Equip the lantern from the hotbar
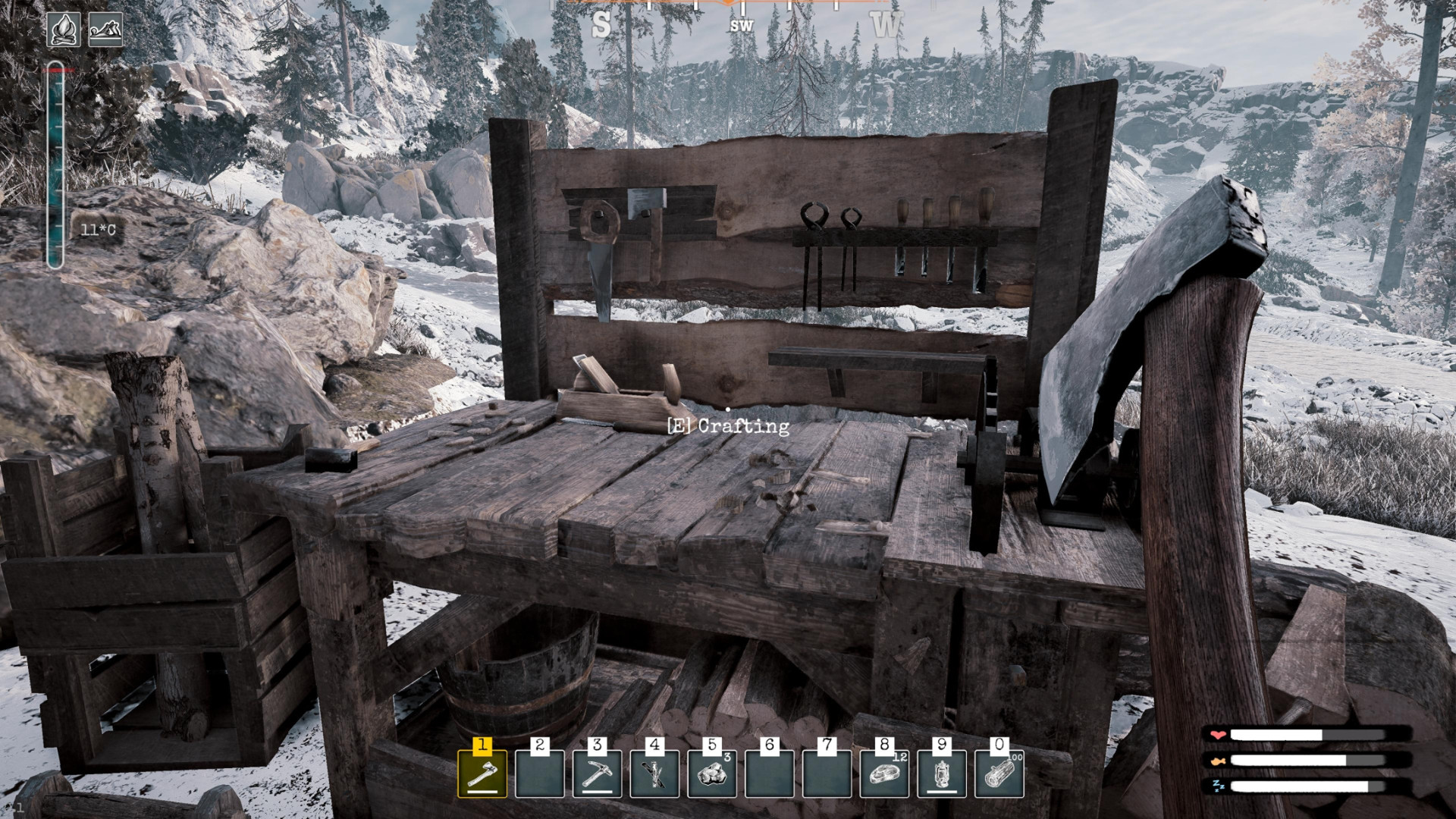The image size is (1456, 819). point(942,774)
